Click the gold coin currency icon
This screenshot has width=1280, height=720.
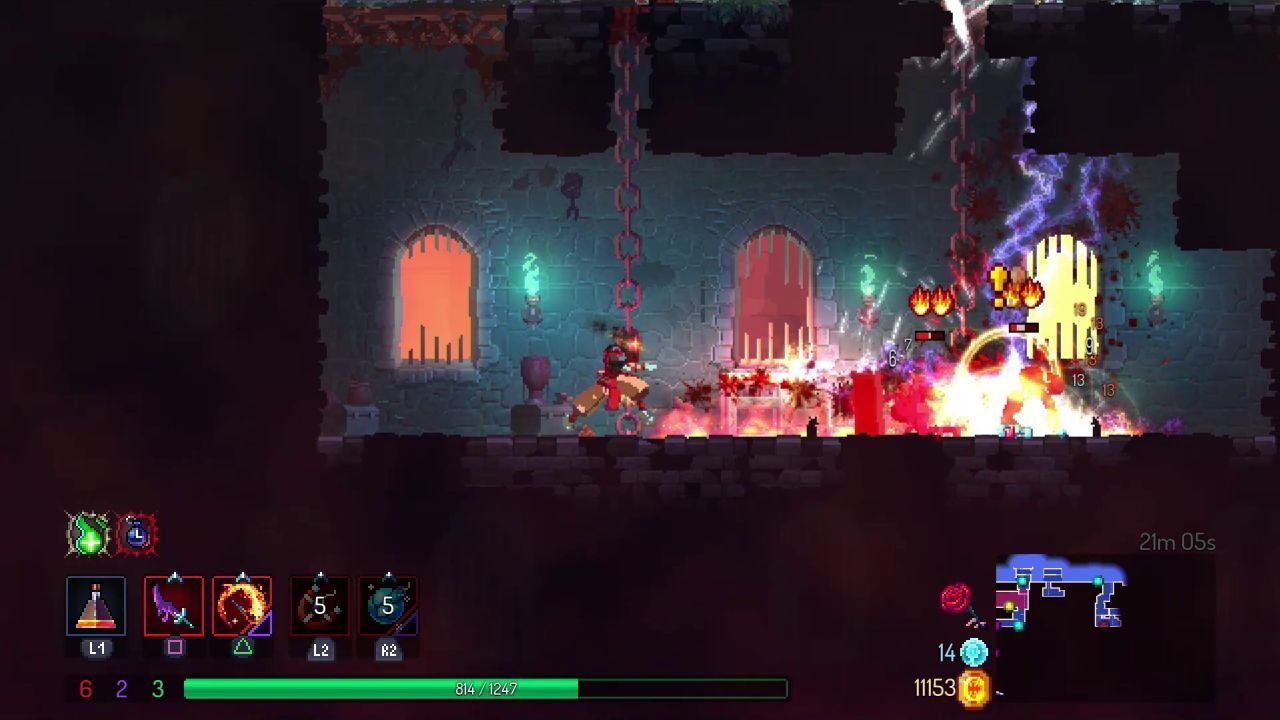pos(975,688)
